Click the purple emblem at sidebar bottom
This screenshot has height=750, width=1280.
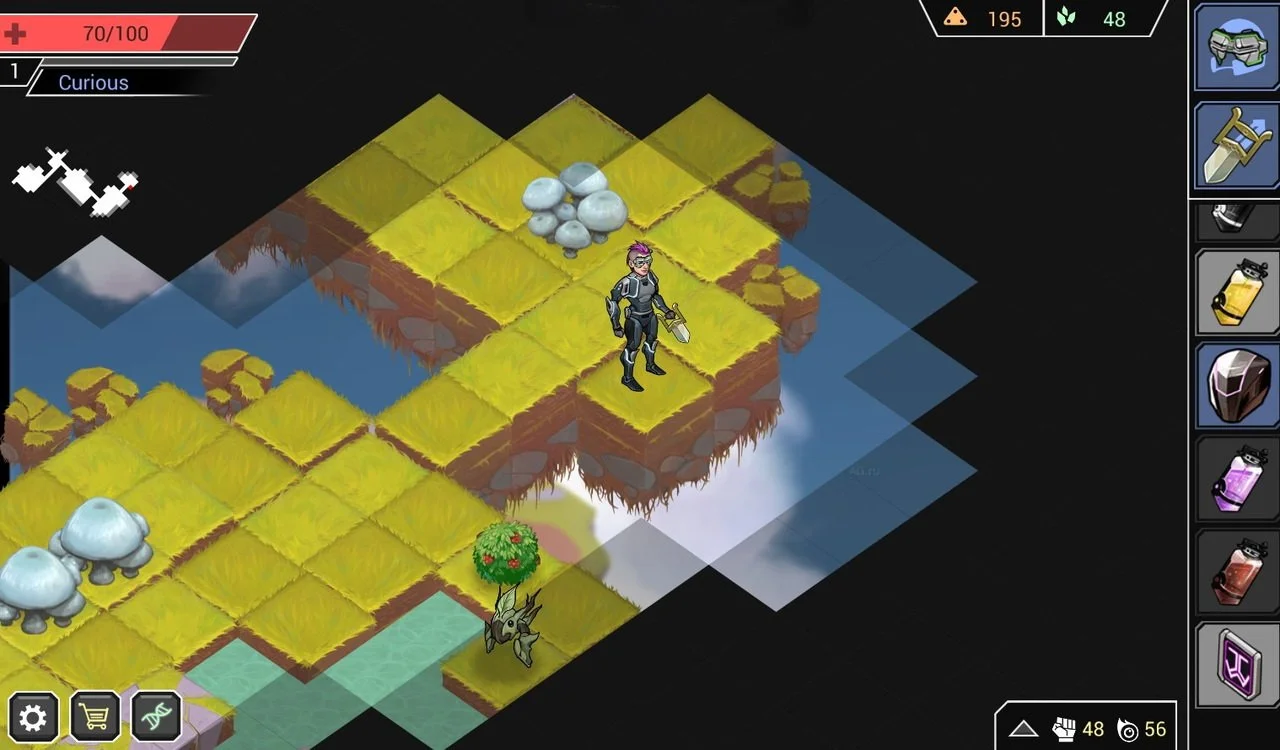[1236, 663]
